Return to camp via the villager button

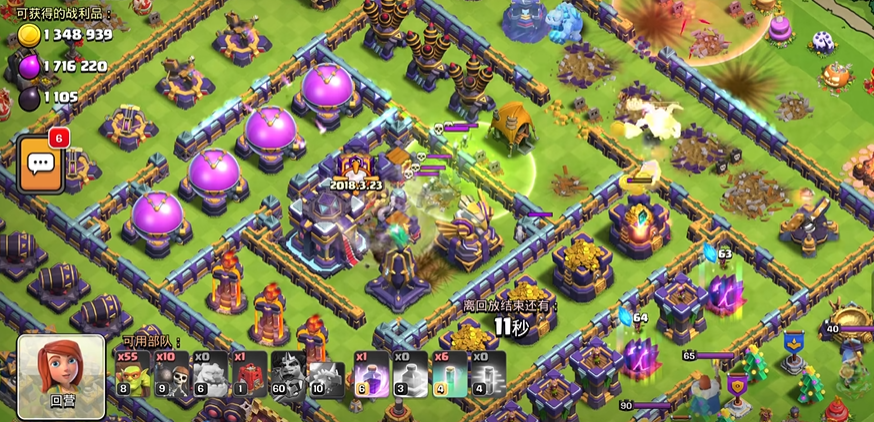tap(61, 375)
